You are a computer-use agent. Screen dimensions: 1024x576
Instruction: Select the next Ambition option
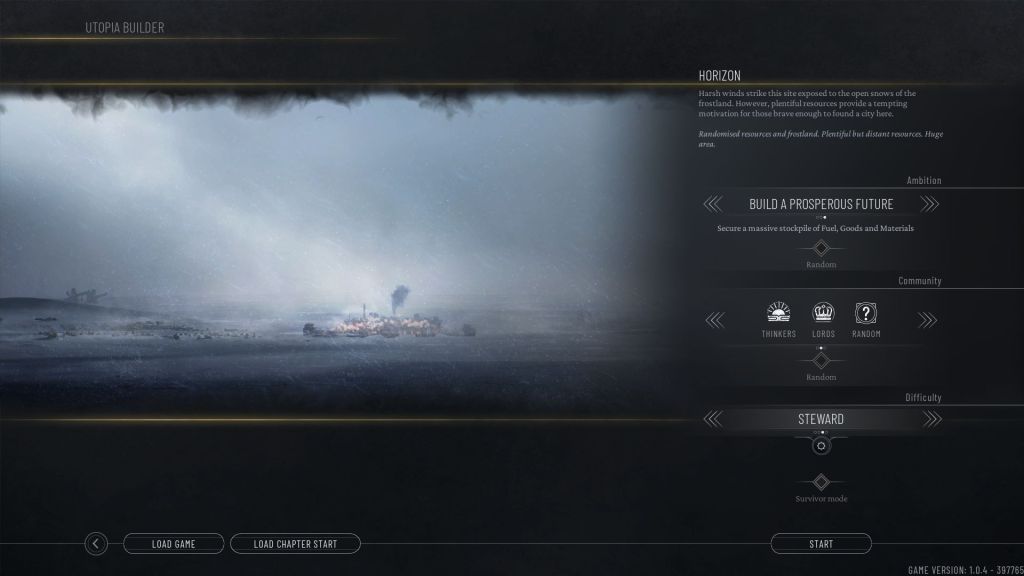pyautogui.click(x=929, y=204)
